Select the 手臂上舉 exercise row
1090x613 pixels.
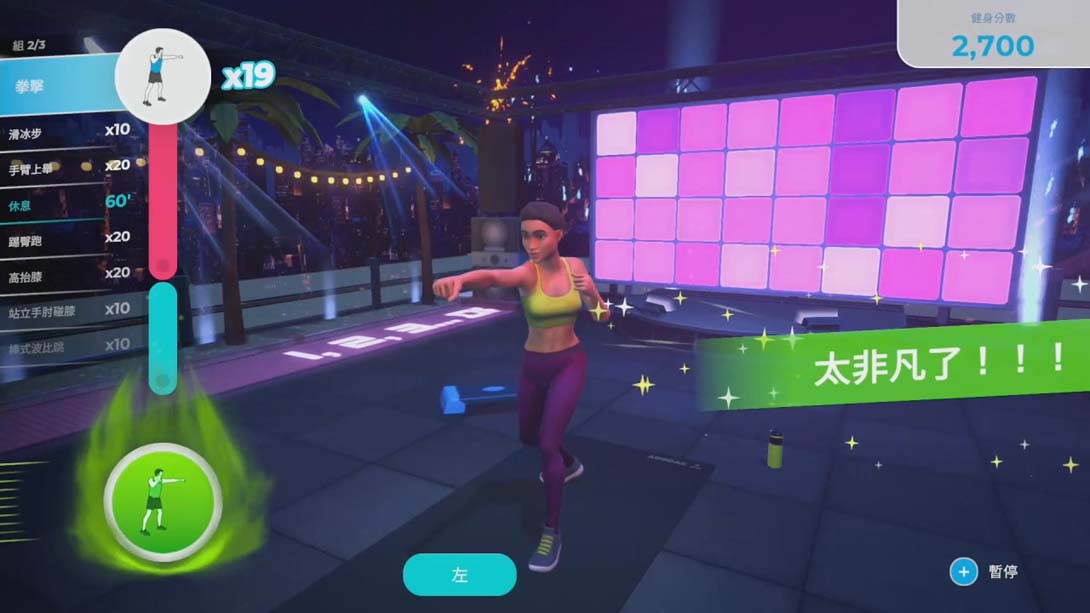pyautogui.click(x=65, y=167)
